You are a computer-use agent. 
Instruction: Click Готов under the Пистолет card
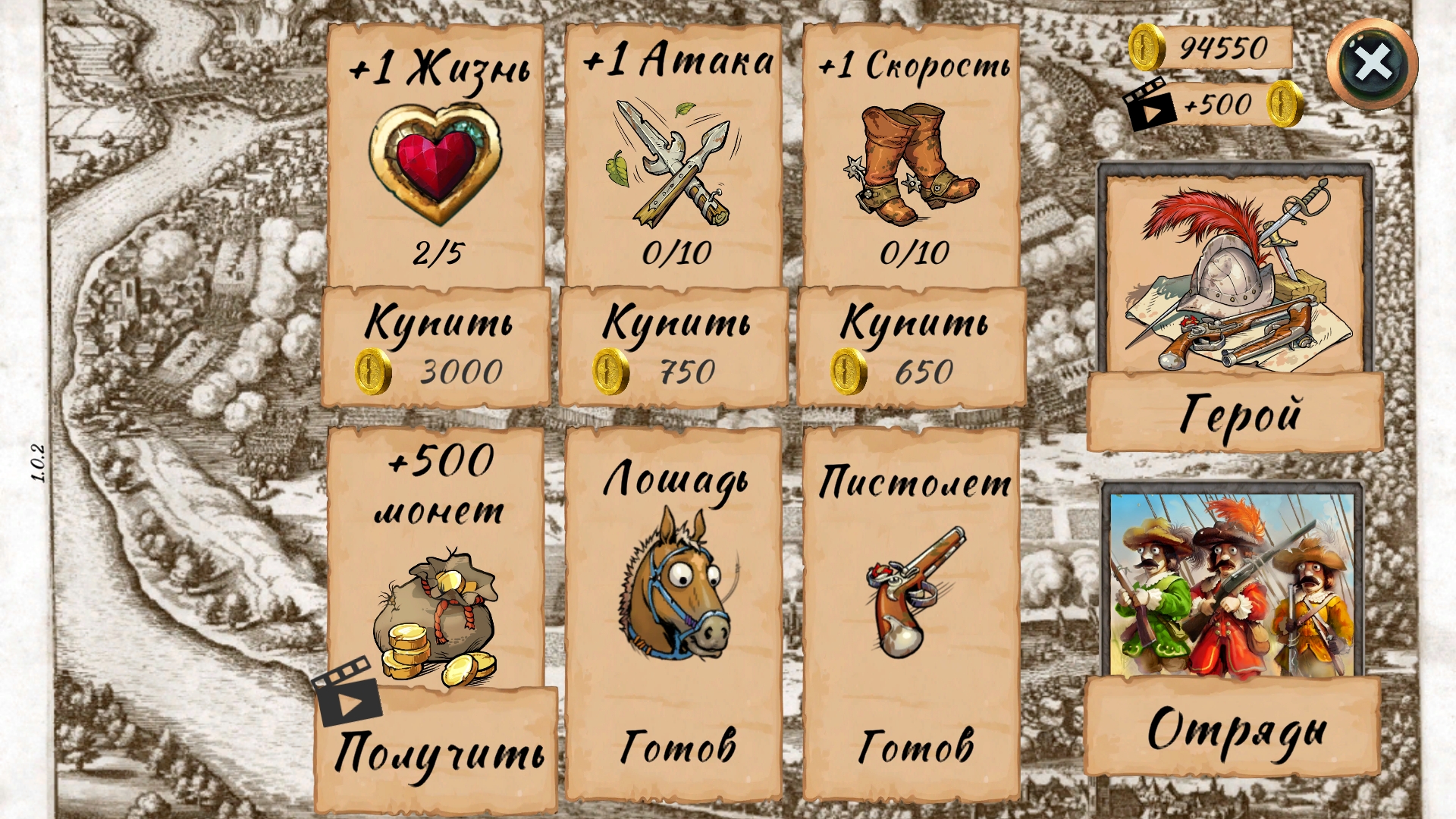click(x=914, y=743)
